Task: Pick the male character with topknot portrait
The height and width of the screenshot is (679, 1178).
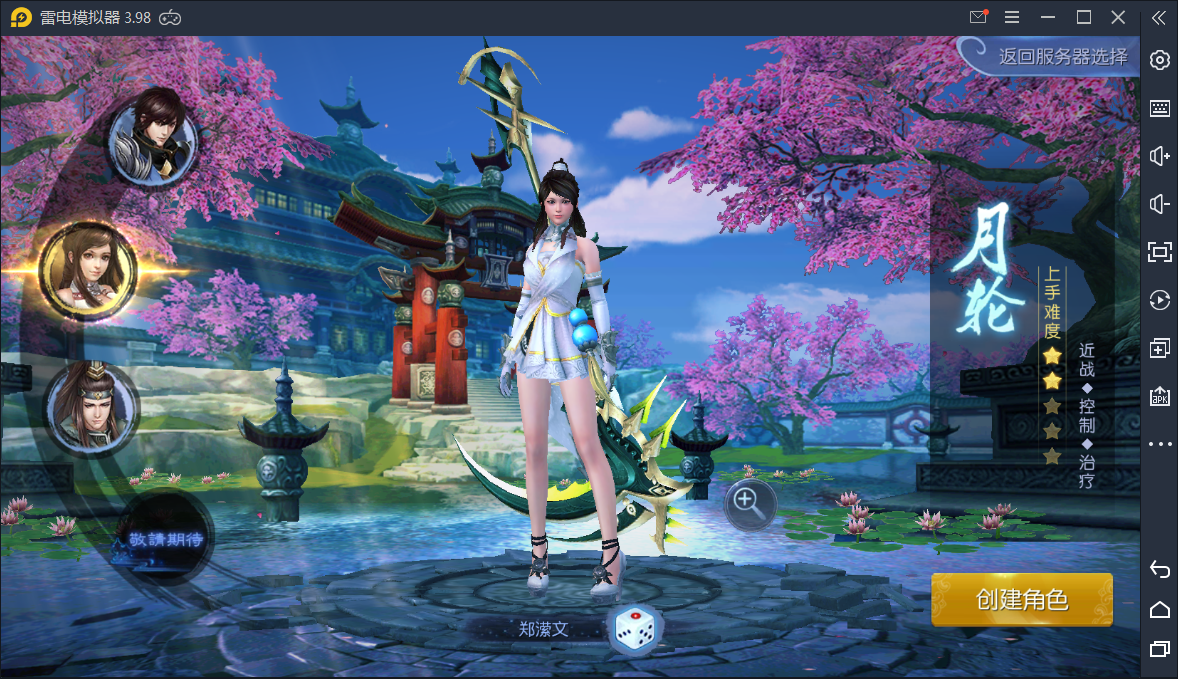Action: pyautogui.click(x=92, y=405)
